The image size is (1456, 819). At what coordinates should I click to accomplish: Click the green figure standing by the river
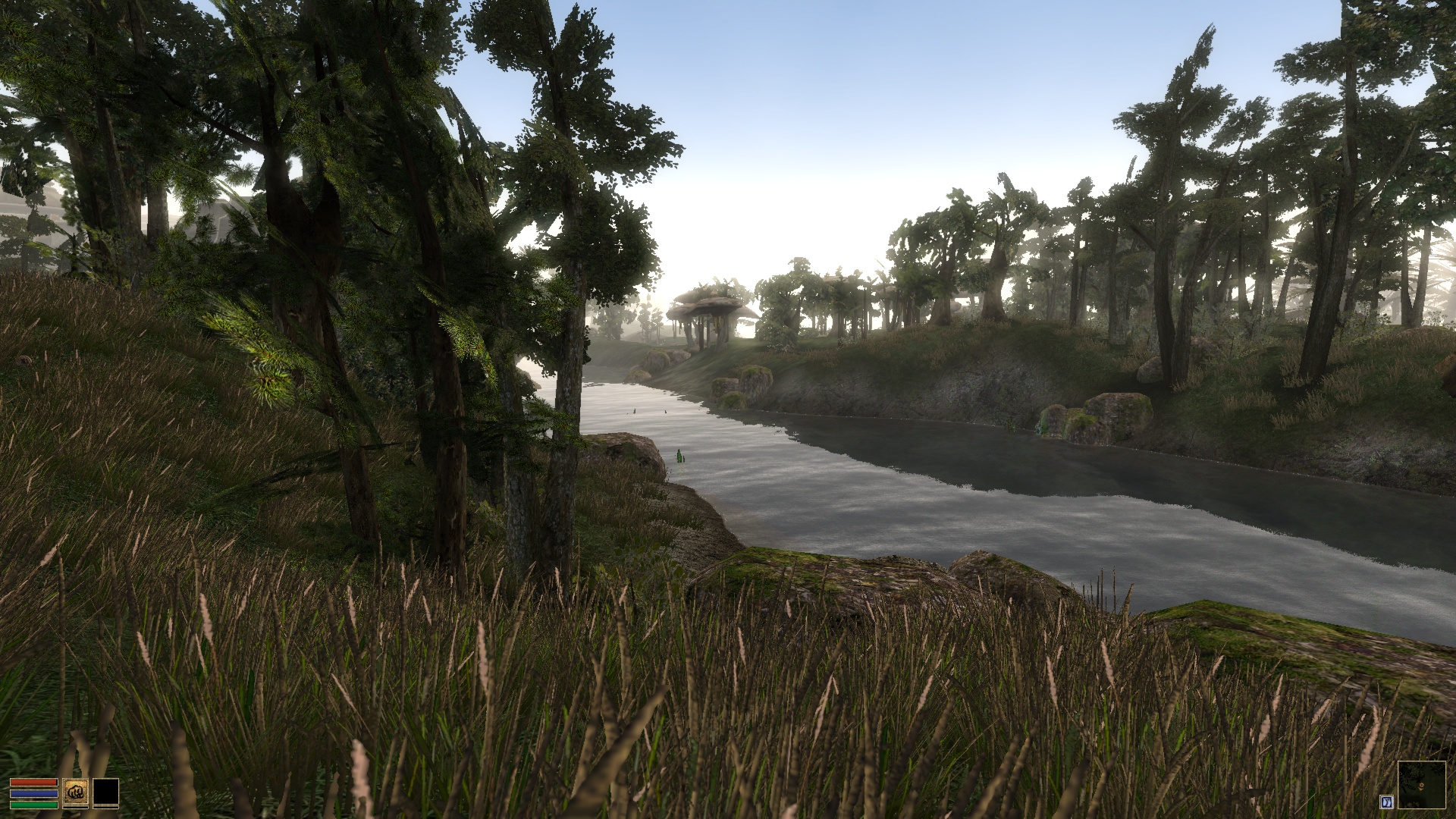680,455
